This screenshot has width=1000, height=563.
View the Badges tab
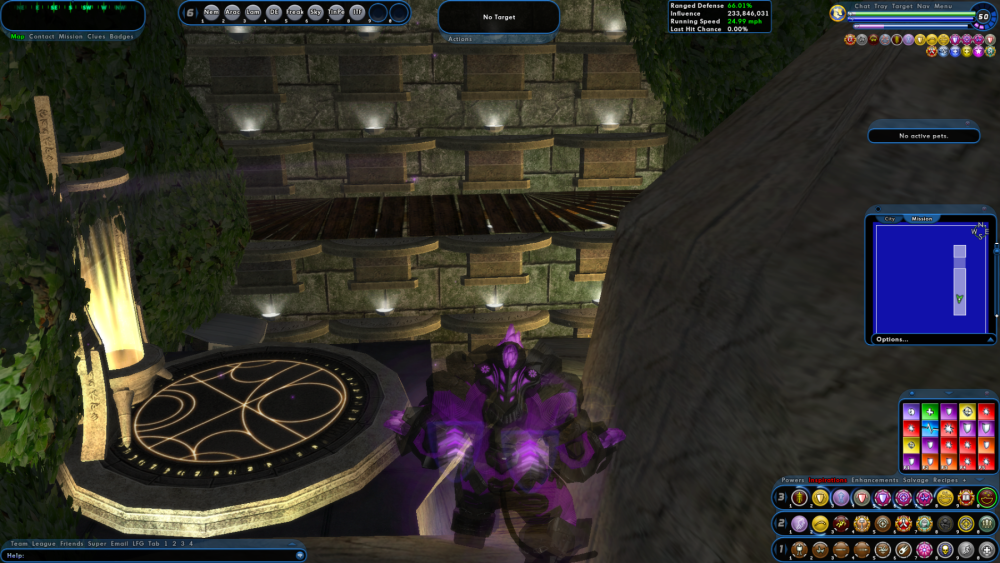[x=122, y=37]
